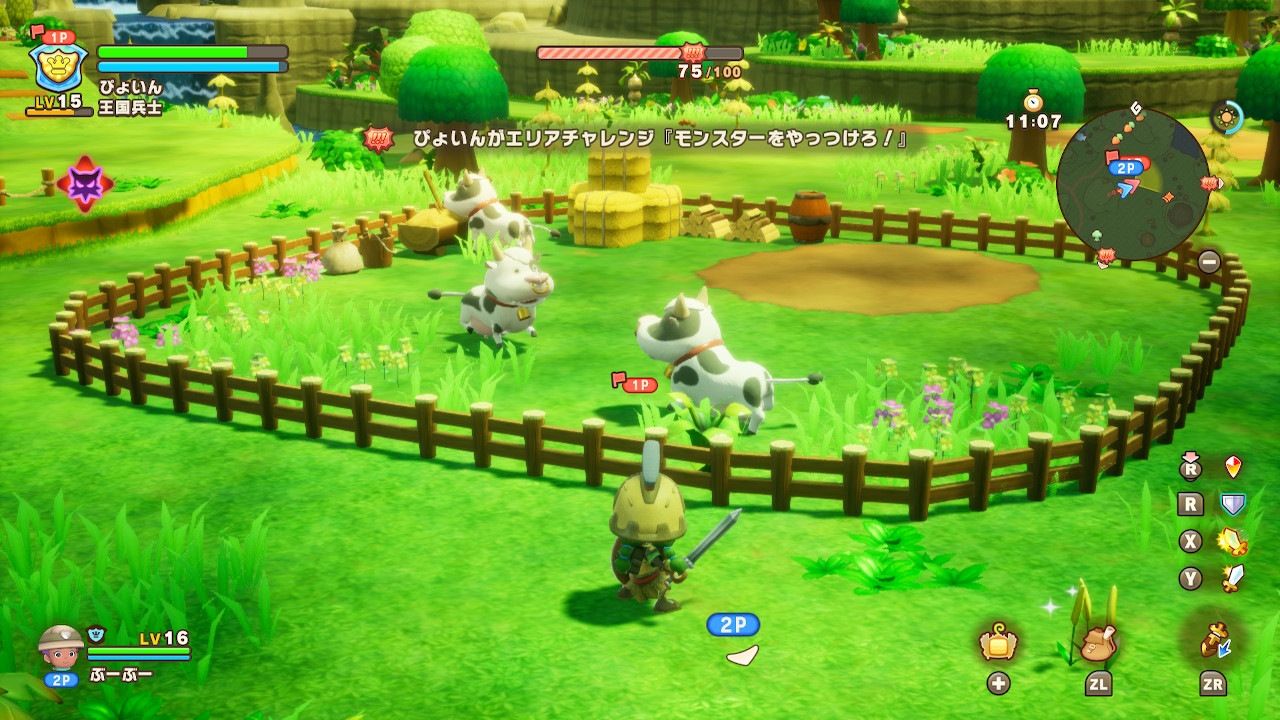This screenshot has width=1280, height=720.
Task: Use the basic white sword attack
Action: 1234,578
